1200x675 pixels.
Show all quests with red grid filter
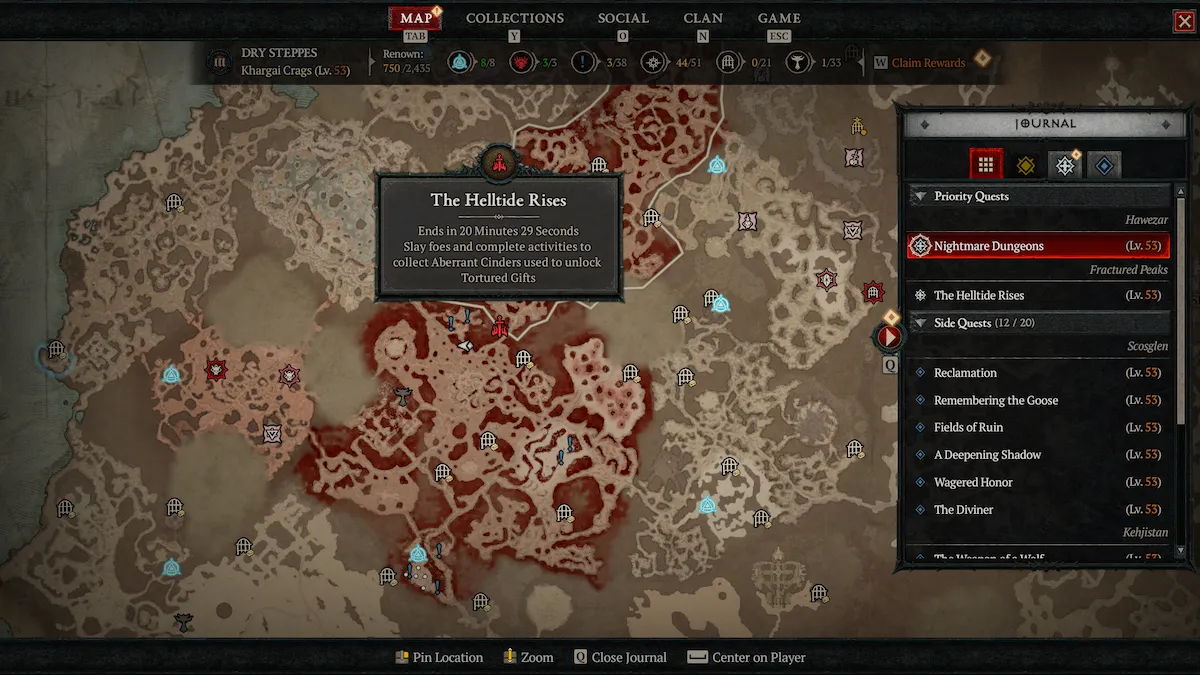pos(985,165)
